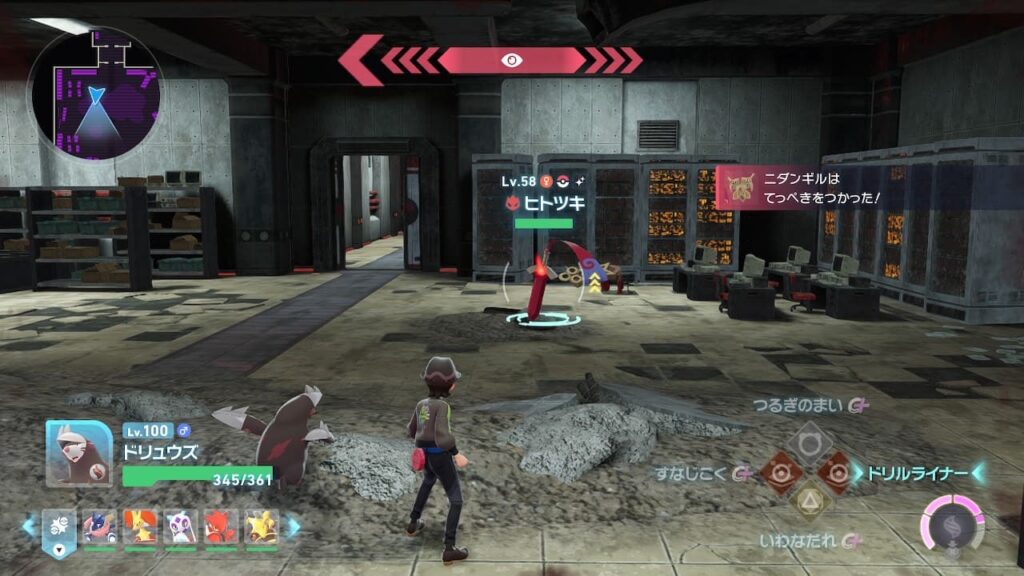The width and height of the screenshot is (1024, 576).
Task: Pick the white and purple party Pokémon
Action: pyautogui.click(x=181, y=527)
